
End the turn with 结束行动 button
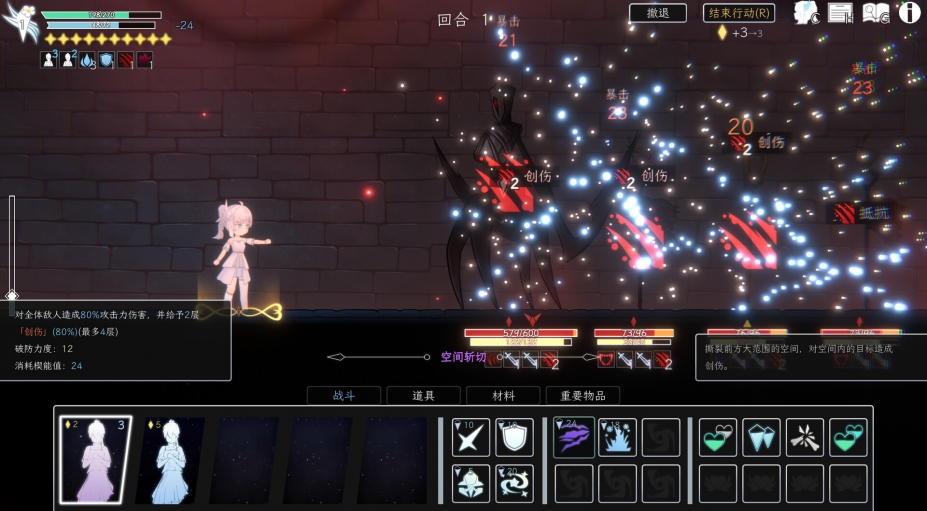(738, 13)
